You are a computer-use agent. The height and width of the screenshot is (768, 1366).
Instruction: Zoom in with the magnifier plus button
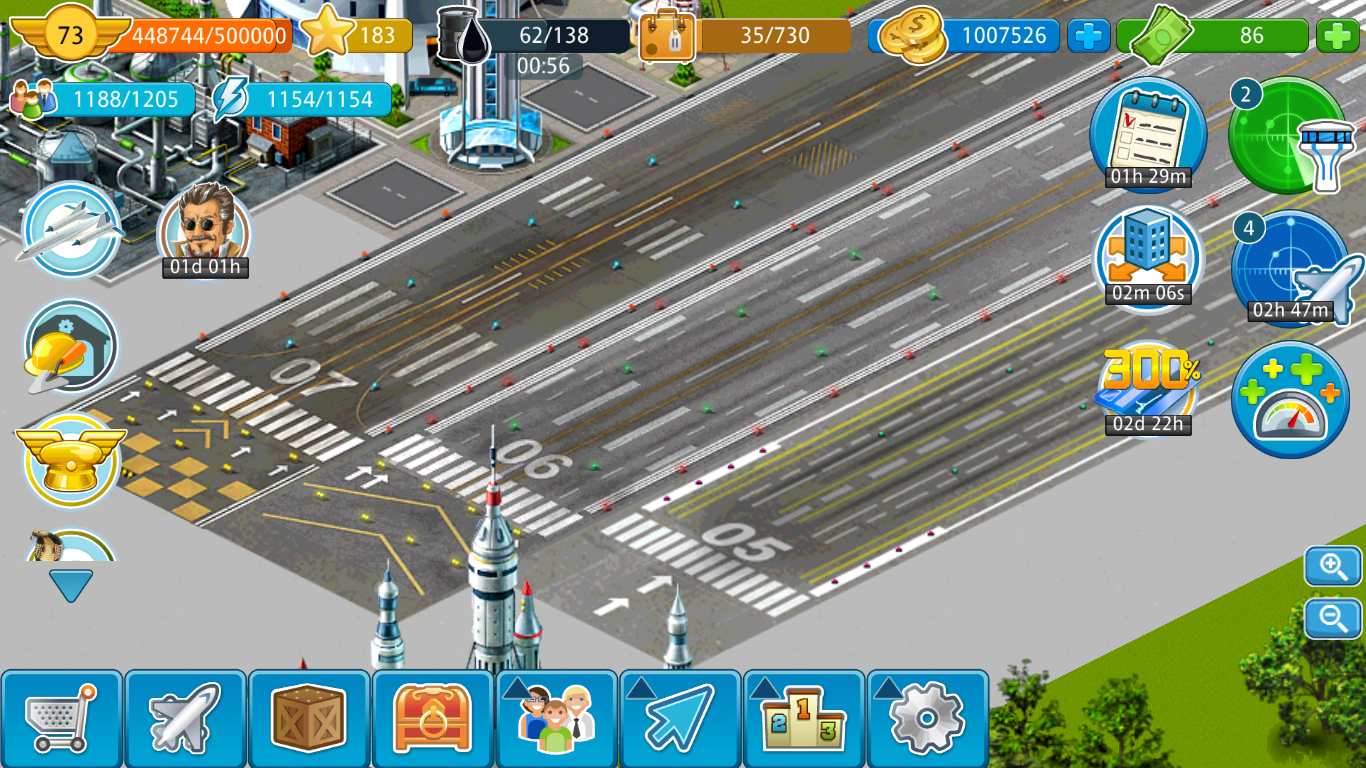click(x=1333, y=567)
